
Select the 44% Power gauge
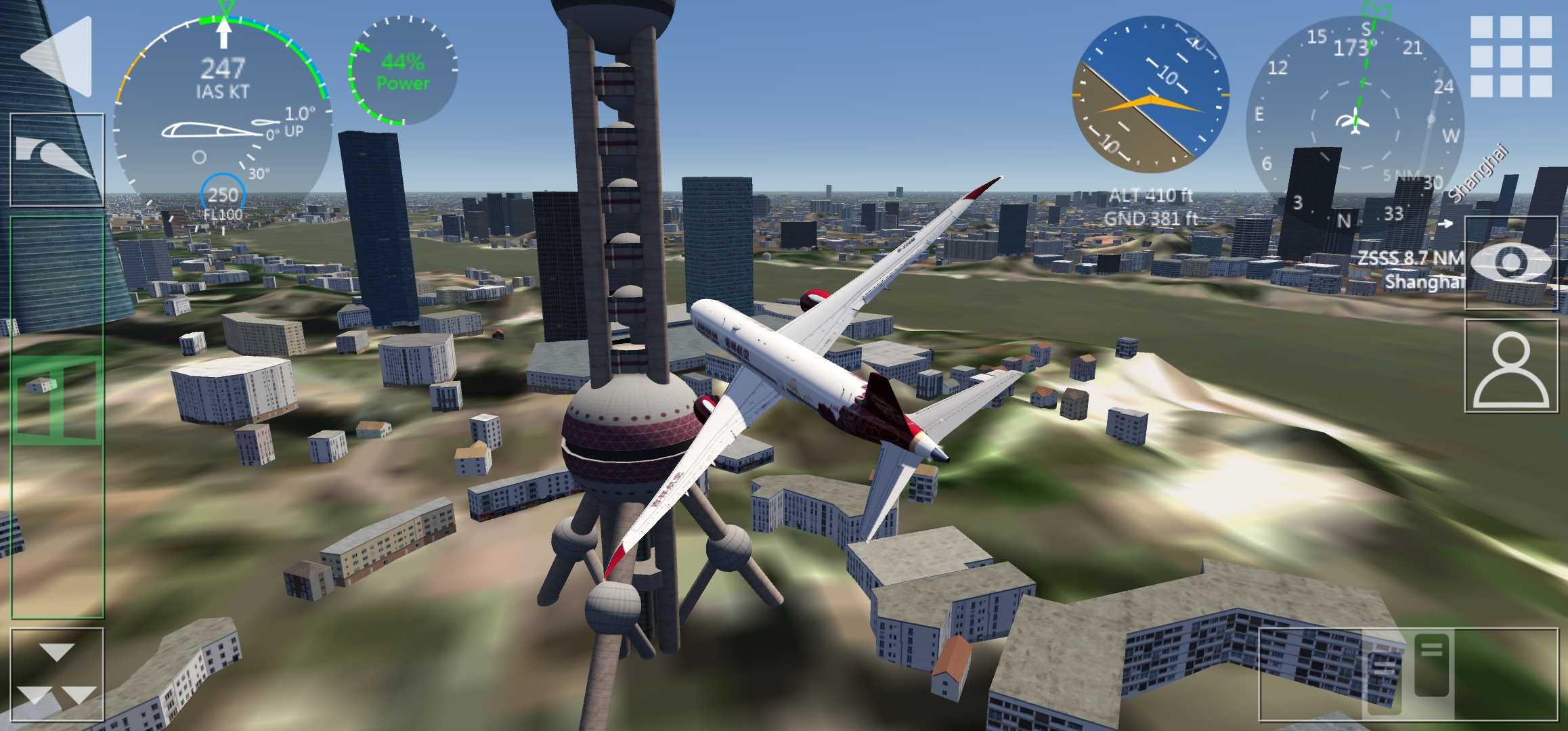tap(402, 72)
